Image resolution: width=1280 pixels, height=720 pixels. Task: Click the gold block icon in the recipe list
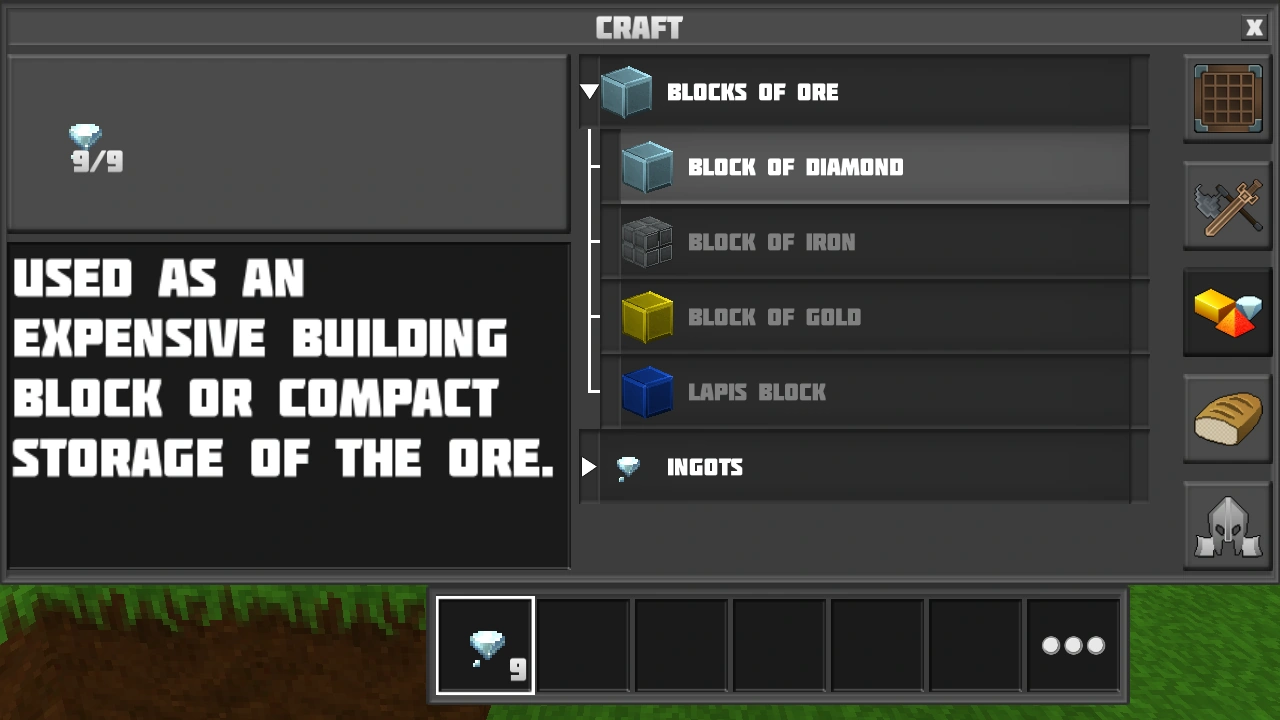coord(647,317)
